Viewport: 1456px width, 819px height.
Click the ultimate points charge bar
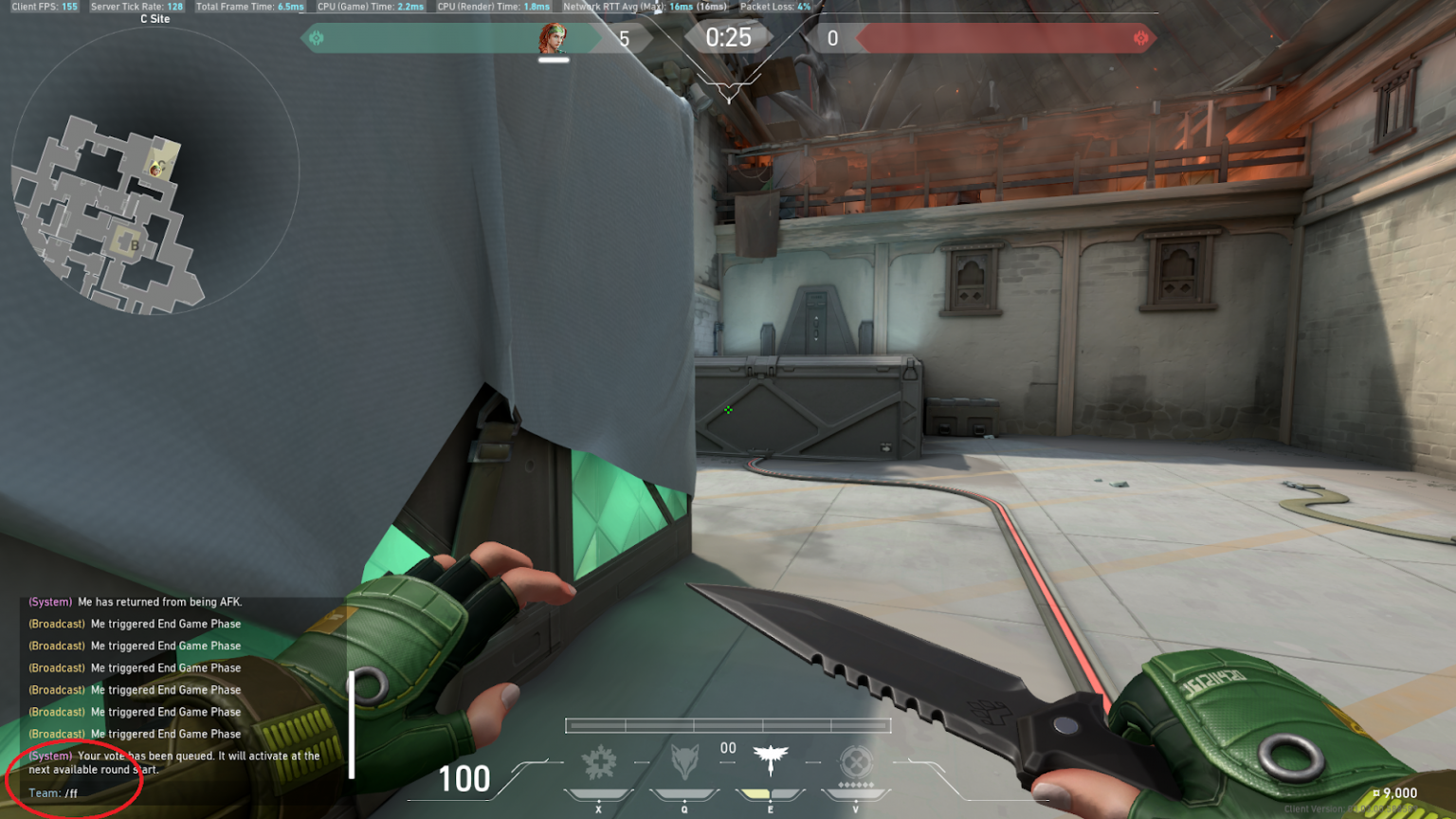pyautogui.click(x=727, y=724)
